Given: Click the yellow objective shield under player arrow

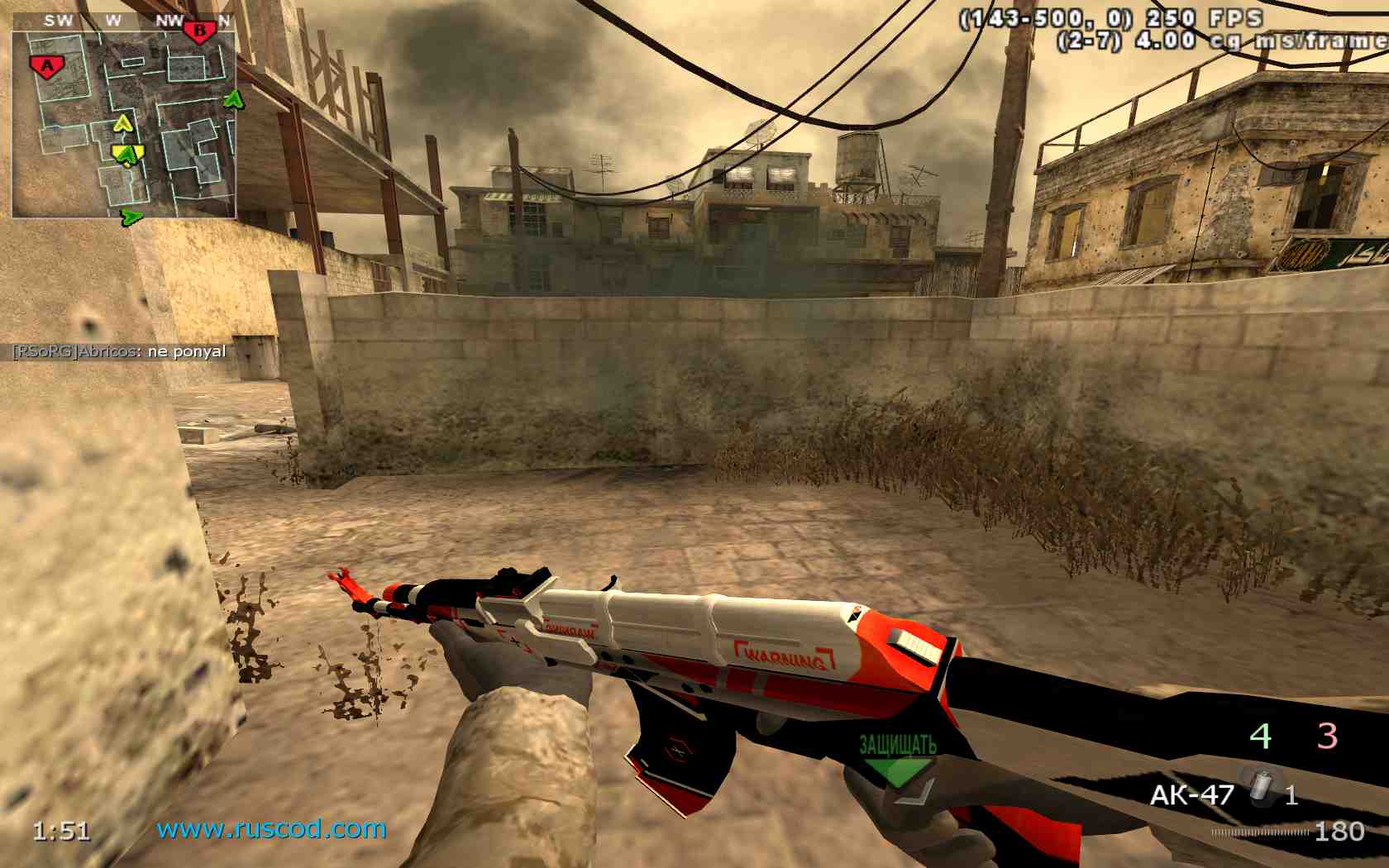Looking at the screenshot, I should point(126,155).
